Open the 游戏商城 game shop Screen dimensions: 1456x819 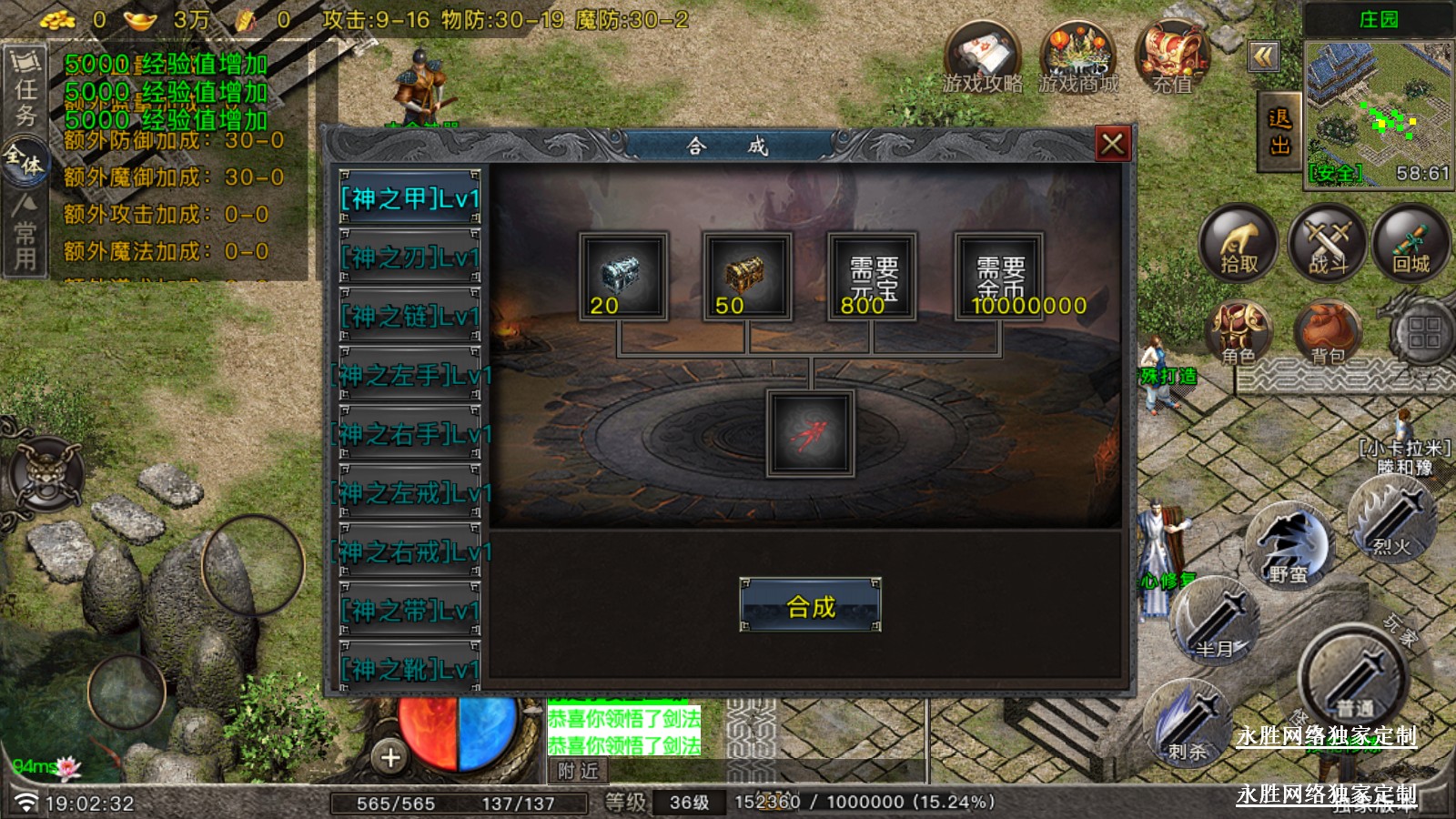coord(1078,58)
